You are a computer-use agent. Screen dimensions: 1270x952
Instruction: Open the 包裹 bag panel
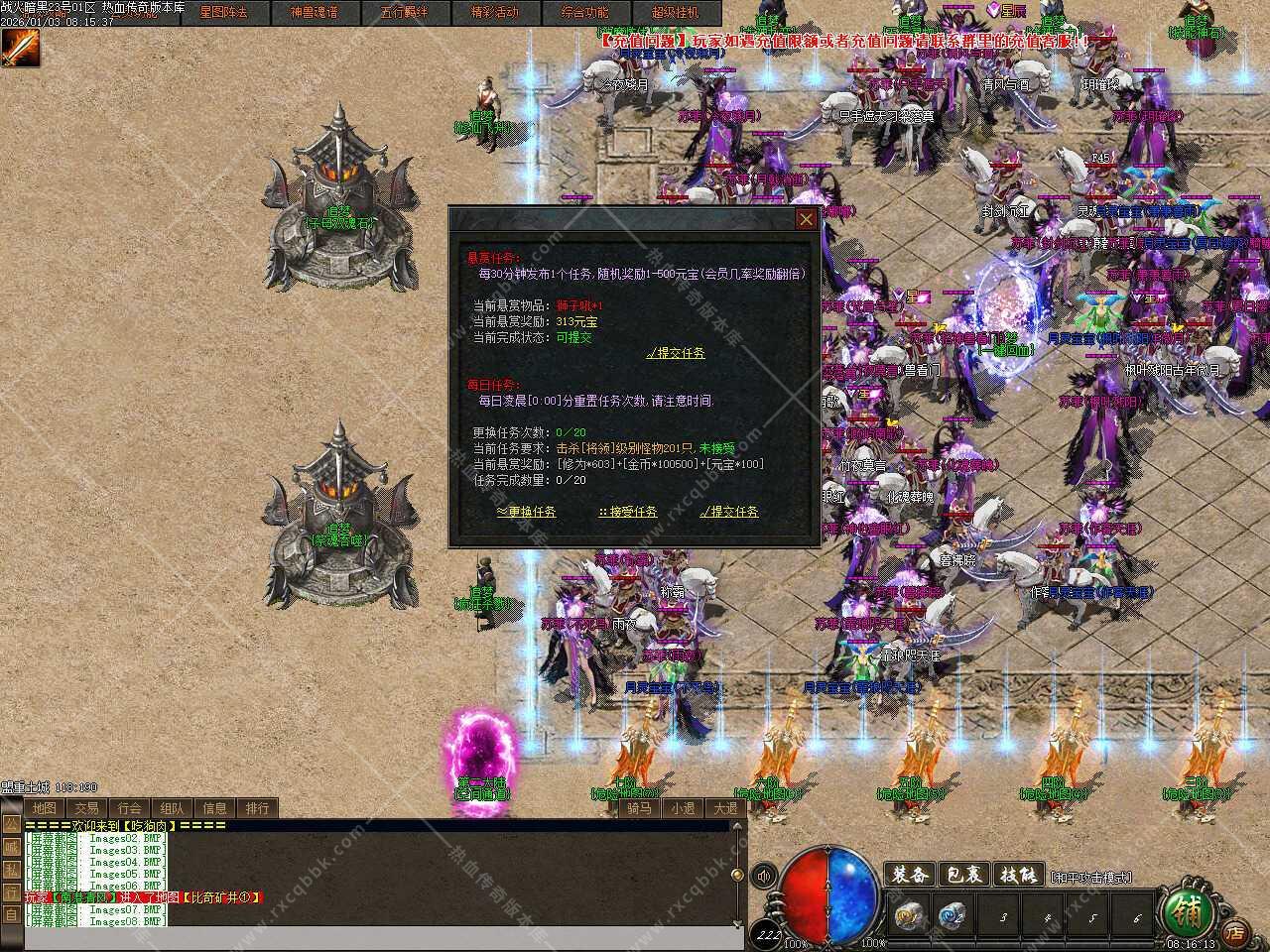963,875
